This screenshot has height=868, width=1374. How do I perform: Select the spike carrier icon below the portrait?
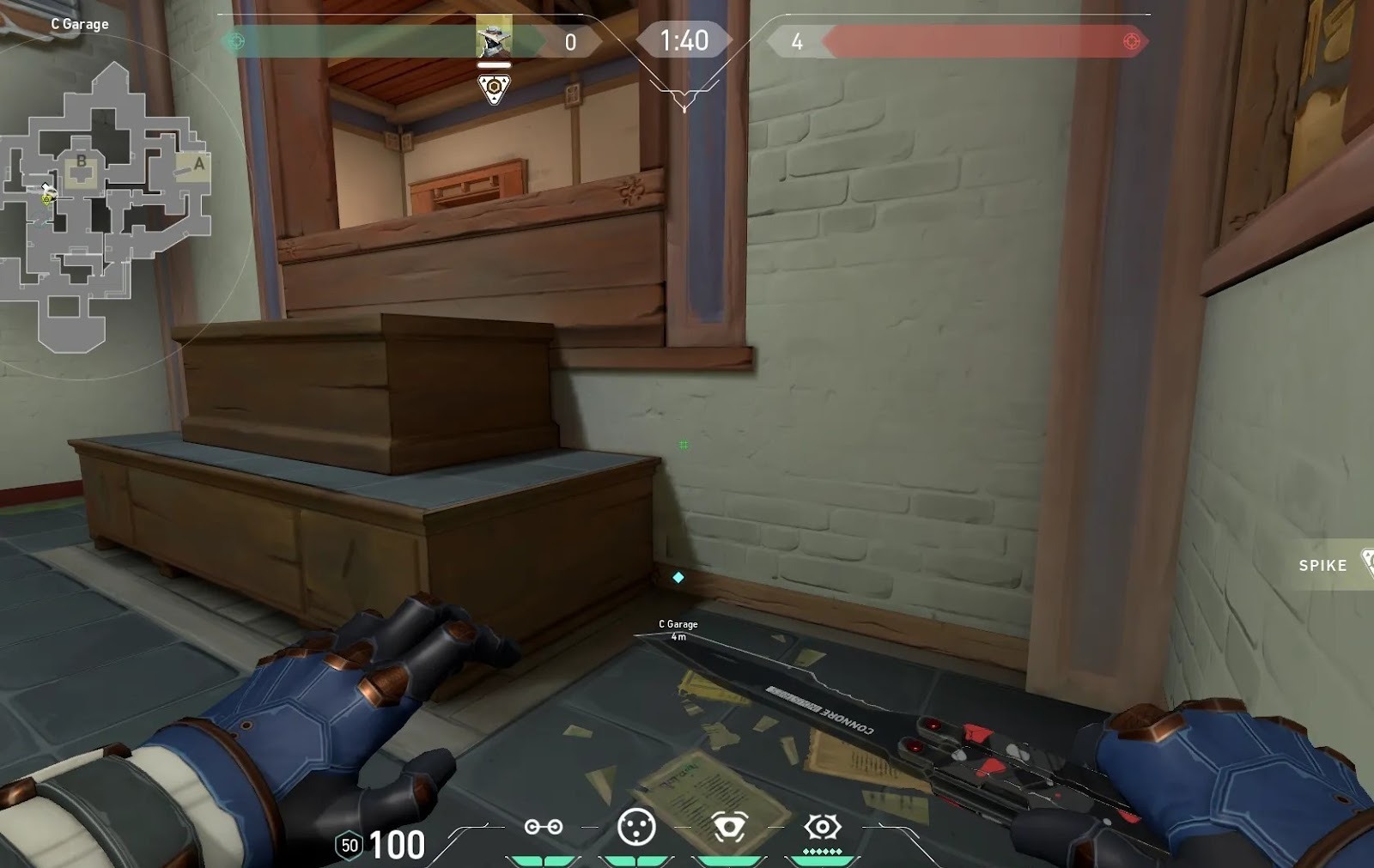[494, 88]
